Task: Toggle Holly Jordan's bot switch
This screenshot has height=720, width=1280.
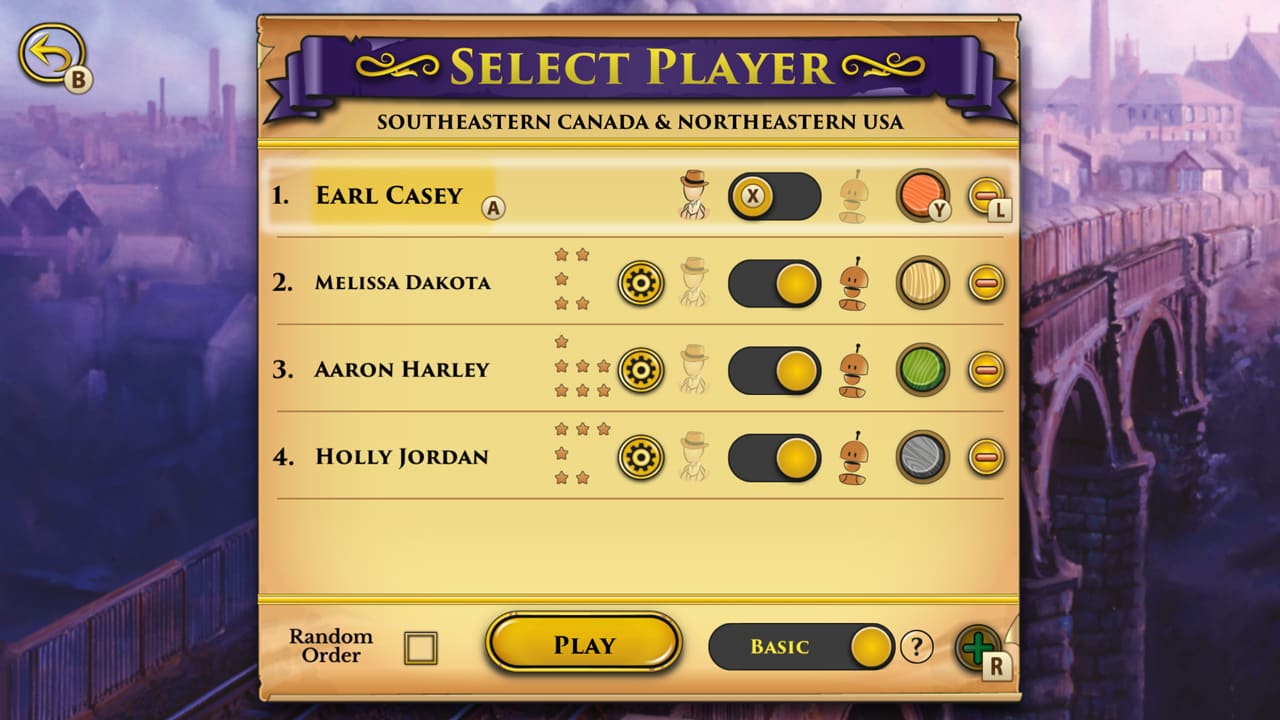Action: pos(775,458)
